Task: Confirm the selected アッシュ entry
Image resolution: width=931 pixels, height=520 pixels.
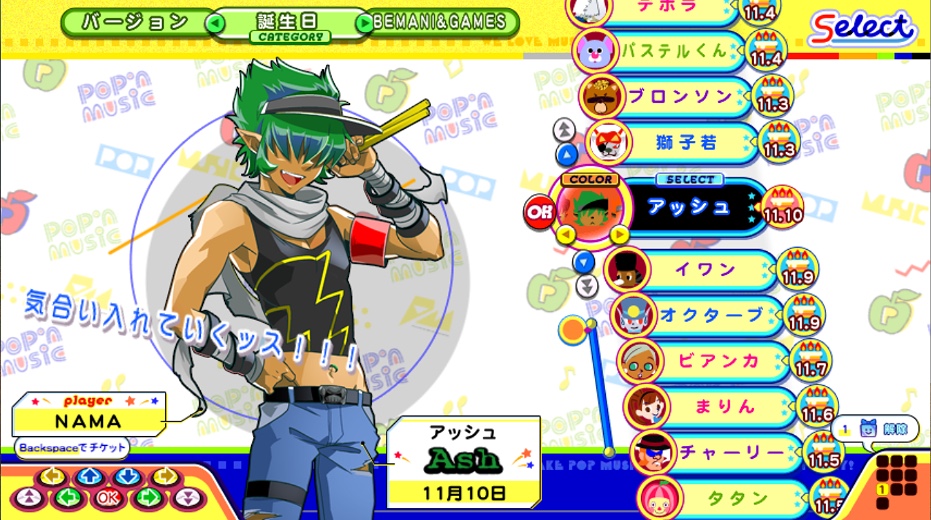Action: point(692,206)
